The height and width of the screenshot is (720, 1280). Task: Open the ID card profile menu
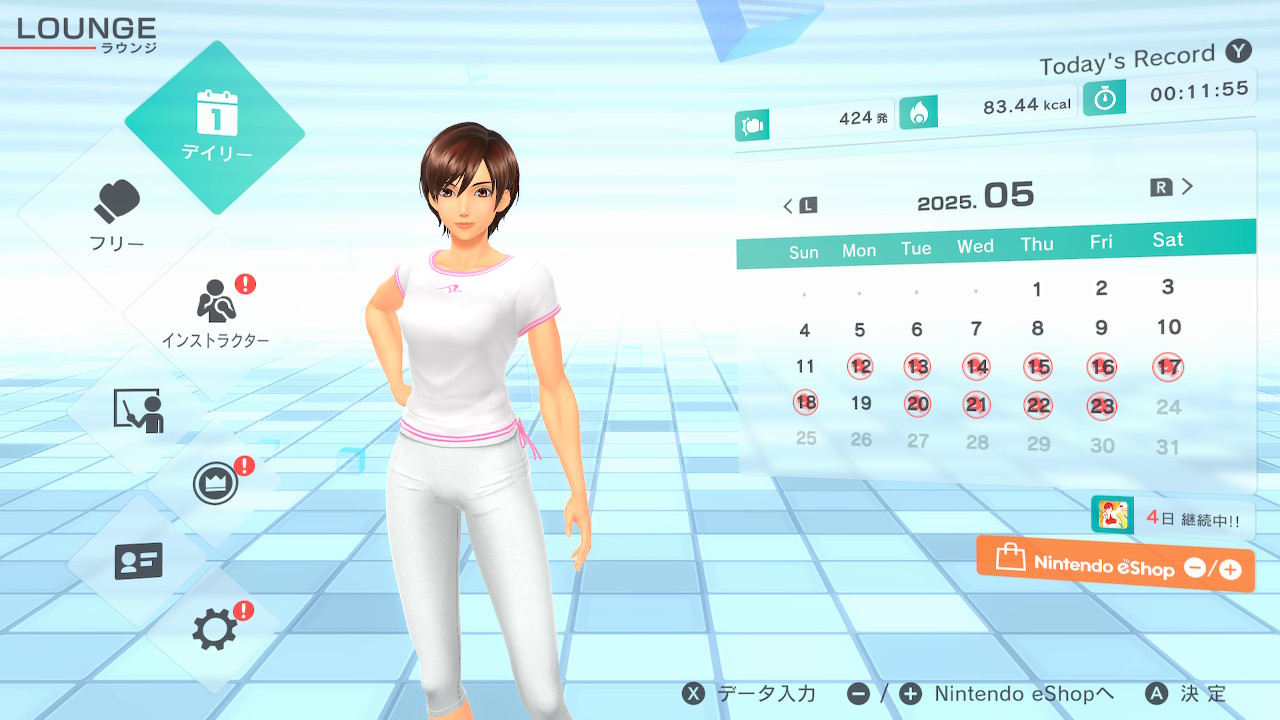tap(138, 561)
